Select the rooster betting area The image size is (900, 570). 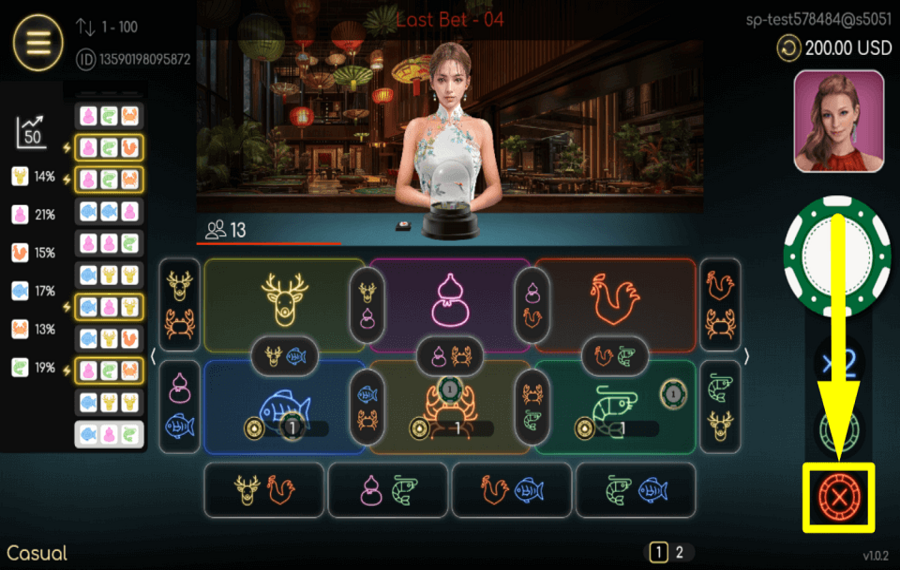pos(614,298)
